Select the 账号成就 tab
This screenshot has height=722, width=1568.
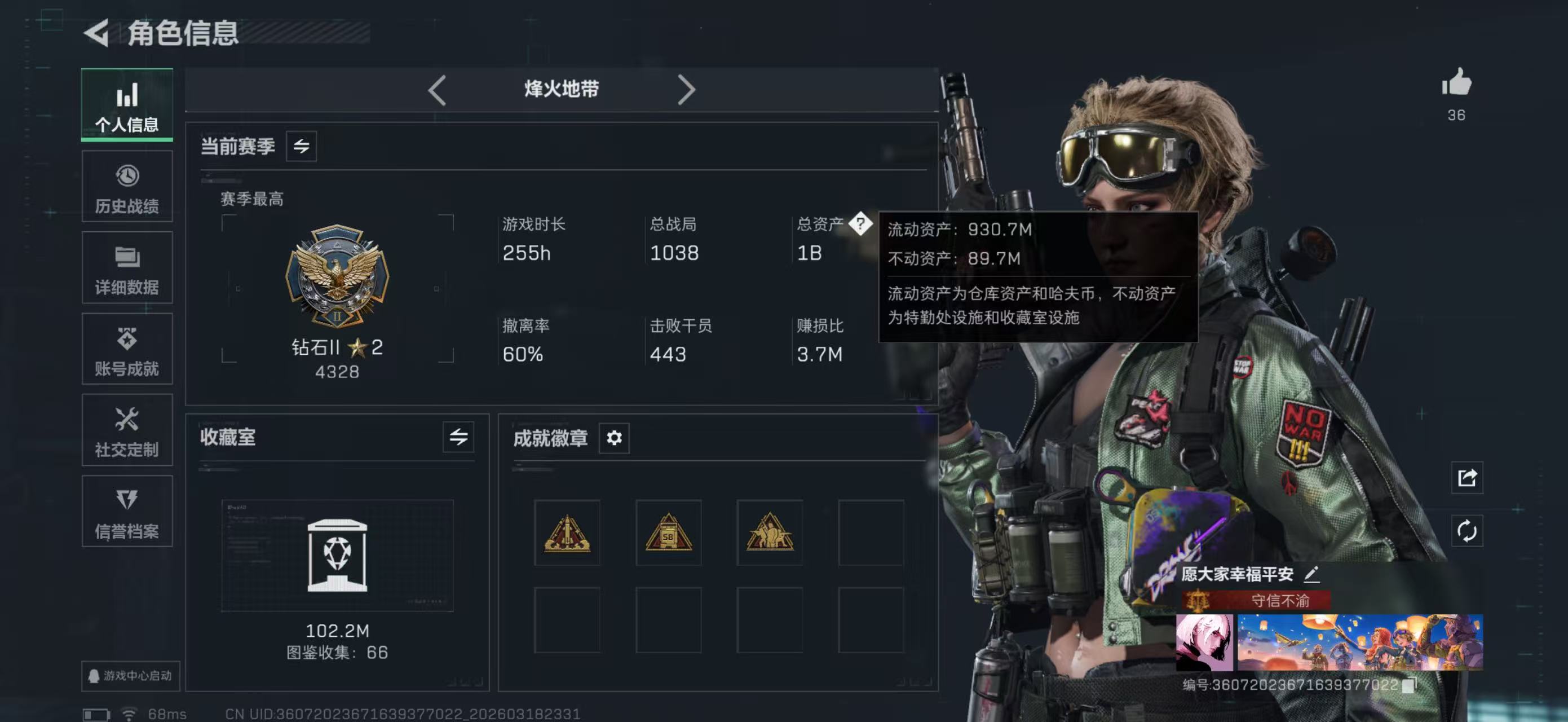click(x=127, y=349)
